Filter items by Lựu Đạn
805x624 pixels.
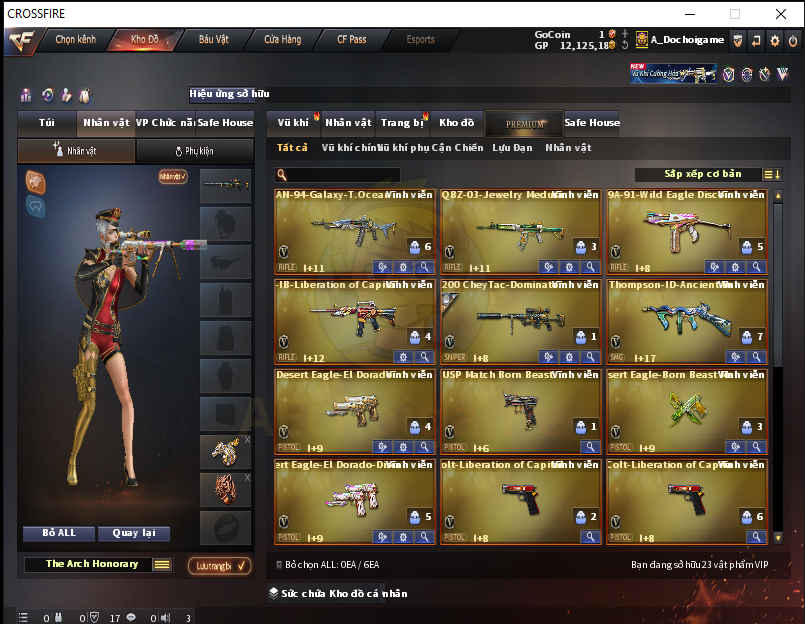(512, 148)
